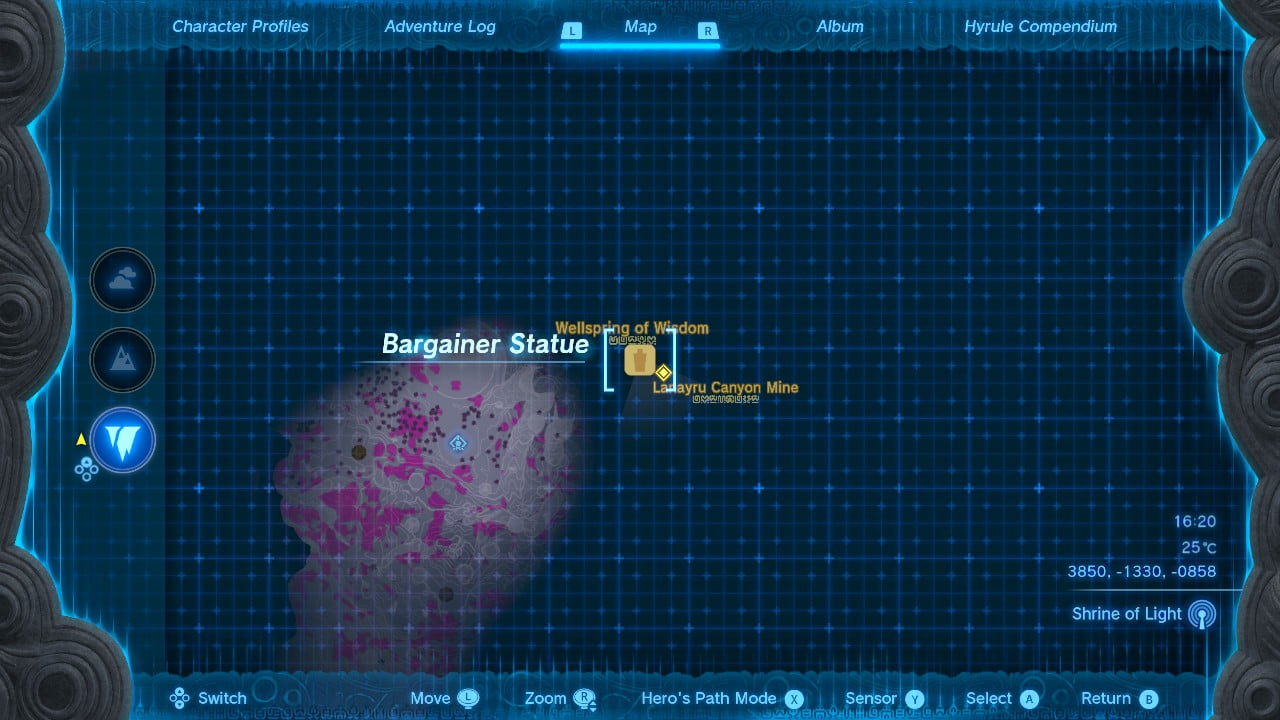Switch to the Album tab
Image resolution: width=1280 pixels, height=720 pixels.
tap(840, 26)
